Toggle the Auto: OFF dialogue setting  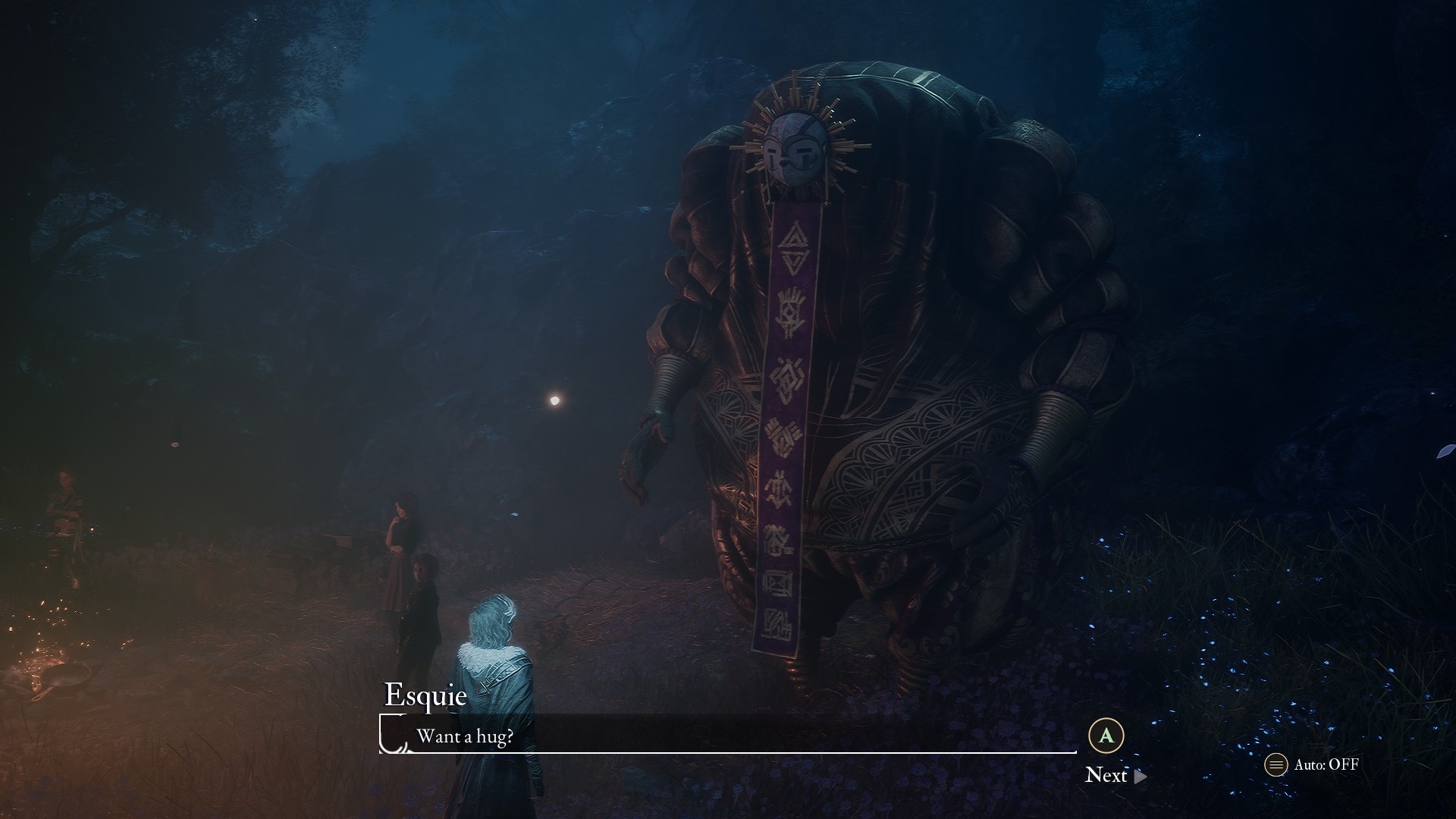click(1312, 764)
